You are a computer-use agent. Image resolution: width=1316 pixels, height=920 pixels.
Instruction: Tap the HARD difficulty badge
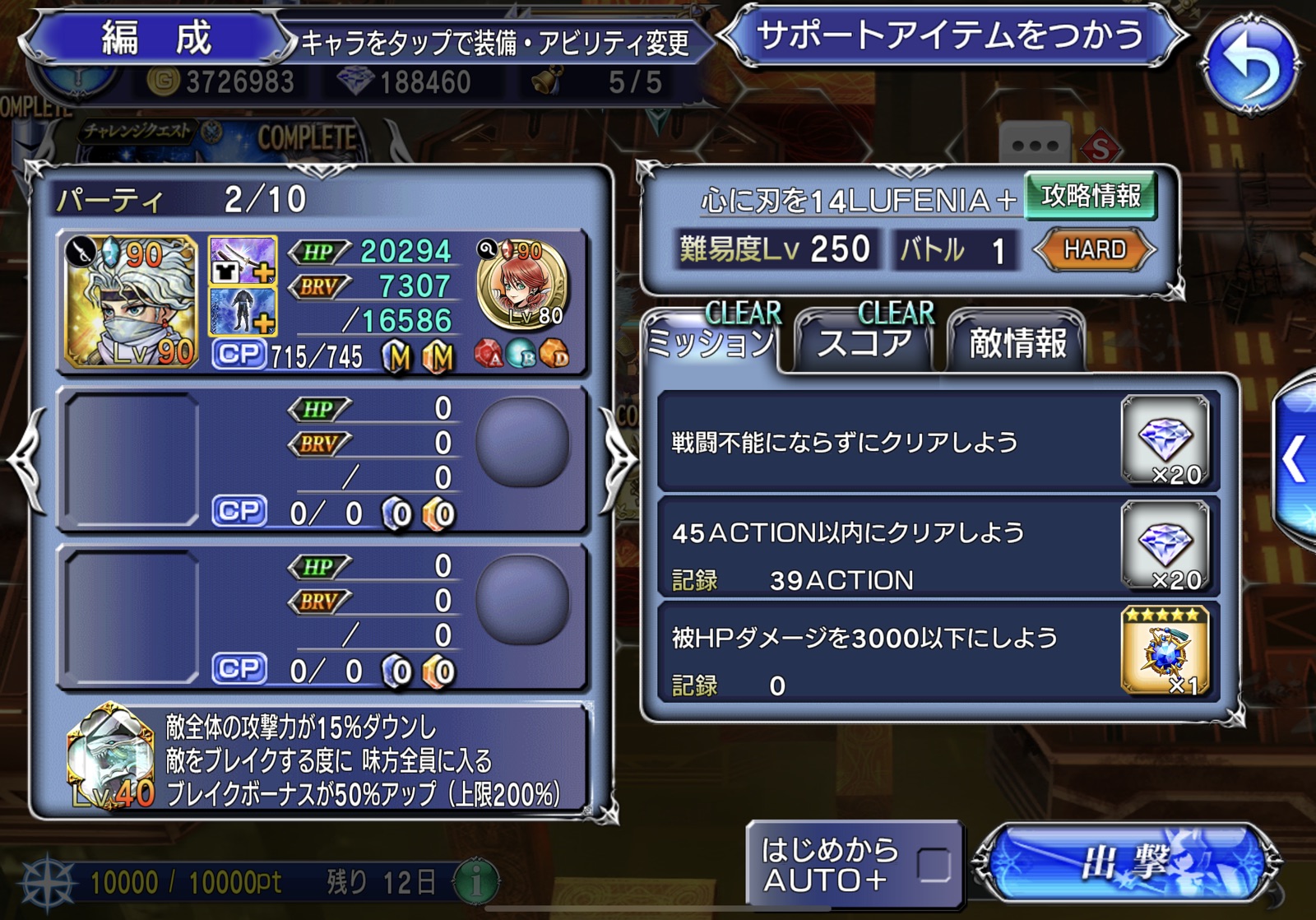[x=1095, y=249]
